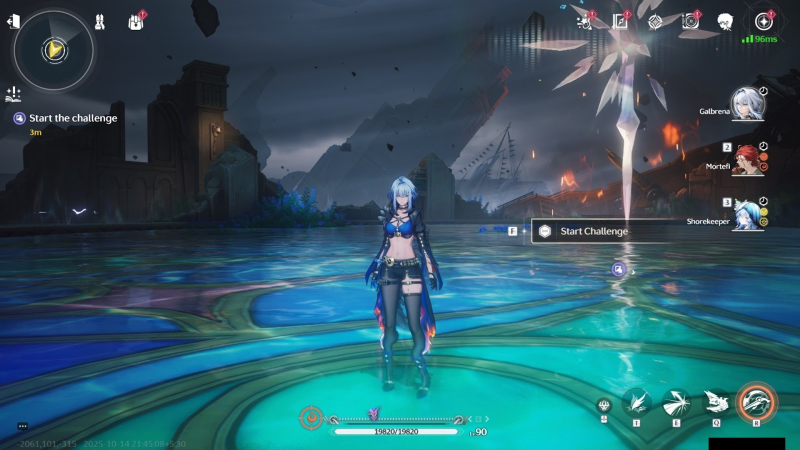Activate the burst-arrow Resonance Skill icon
Image resolution: width=800 pixels, height=450 pixels.
[x=675, y=403]
